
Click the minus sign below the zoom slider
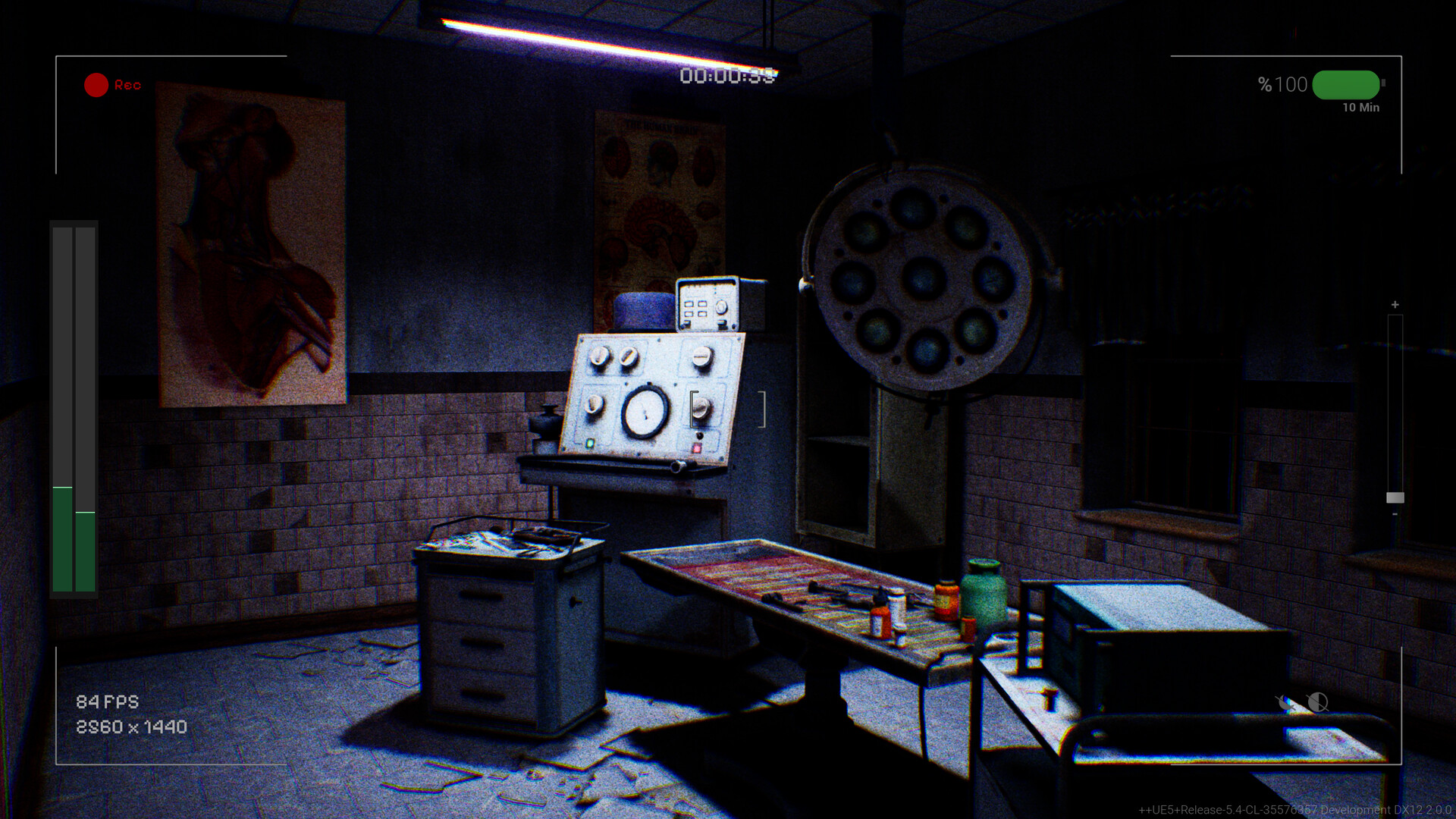pos(1394,514)
